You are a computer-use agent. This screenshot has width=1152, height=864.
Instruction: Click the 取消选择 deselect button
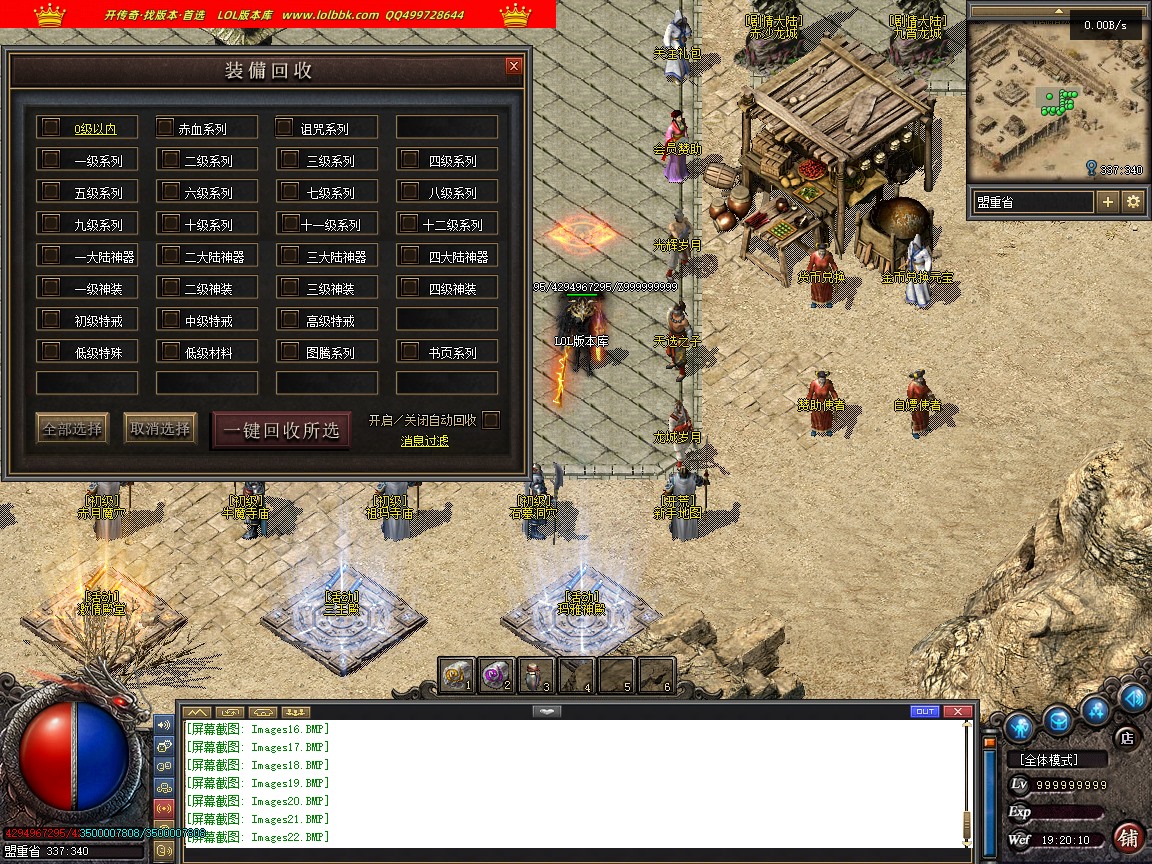(x=160, y=429)
